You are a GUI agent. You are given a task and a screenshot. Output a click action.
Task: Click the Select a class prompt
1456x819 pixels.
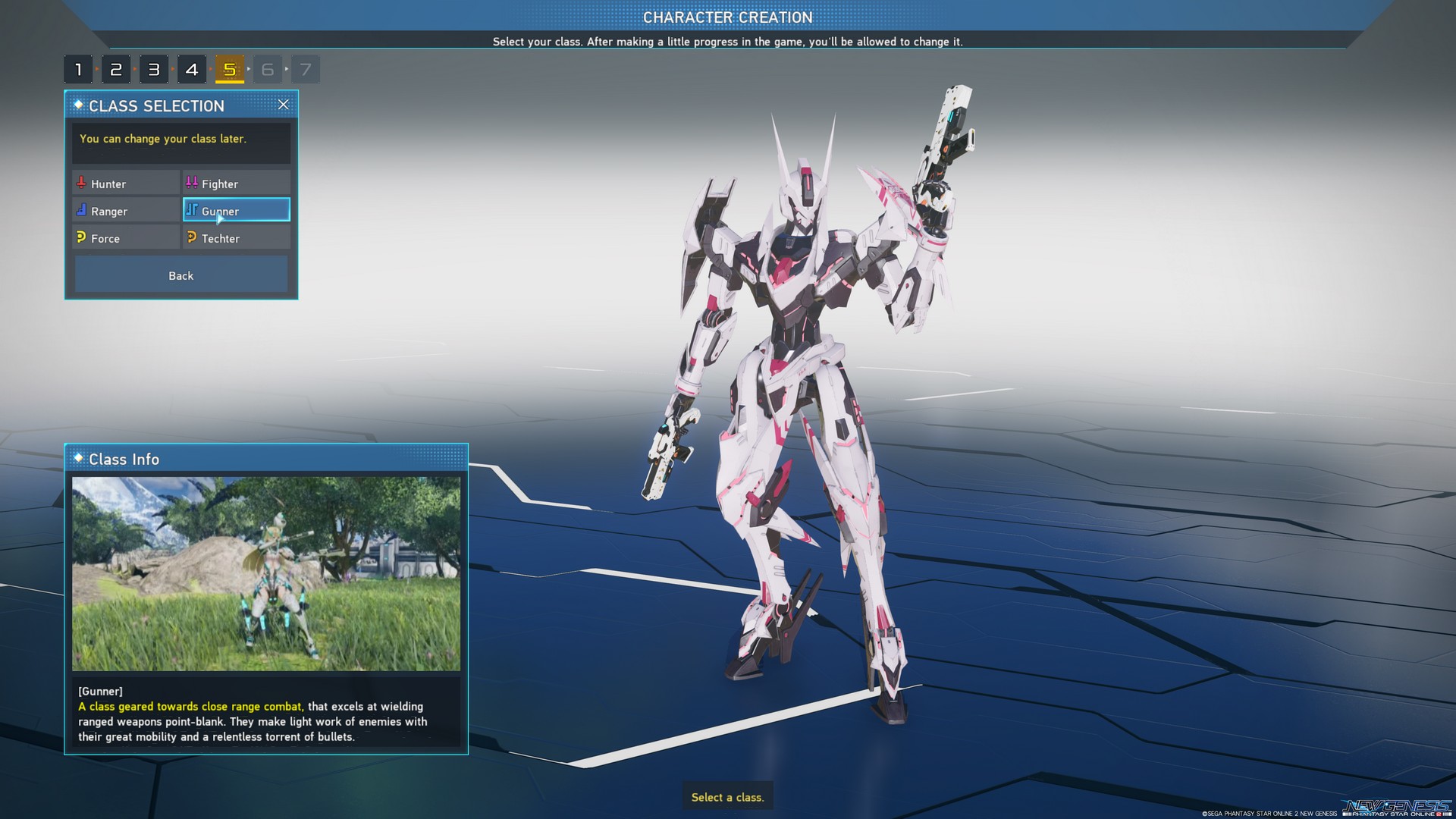(727, 797)
